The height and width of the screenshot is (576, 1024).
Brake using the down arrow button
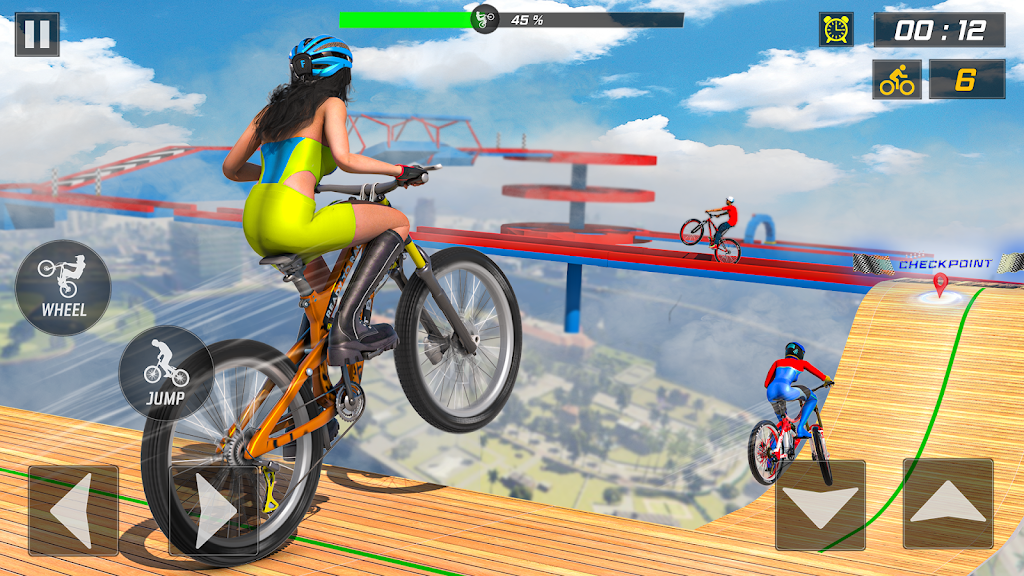(x=821, y=505)
